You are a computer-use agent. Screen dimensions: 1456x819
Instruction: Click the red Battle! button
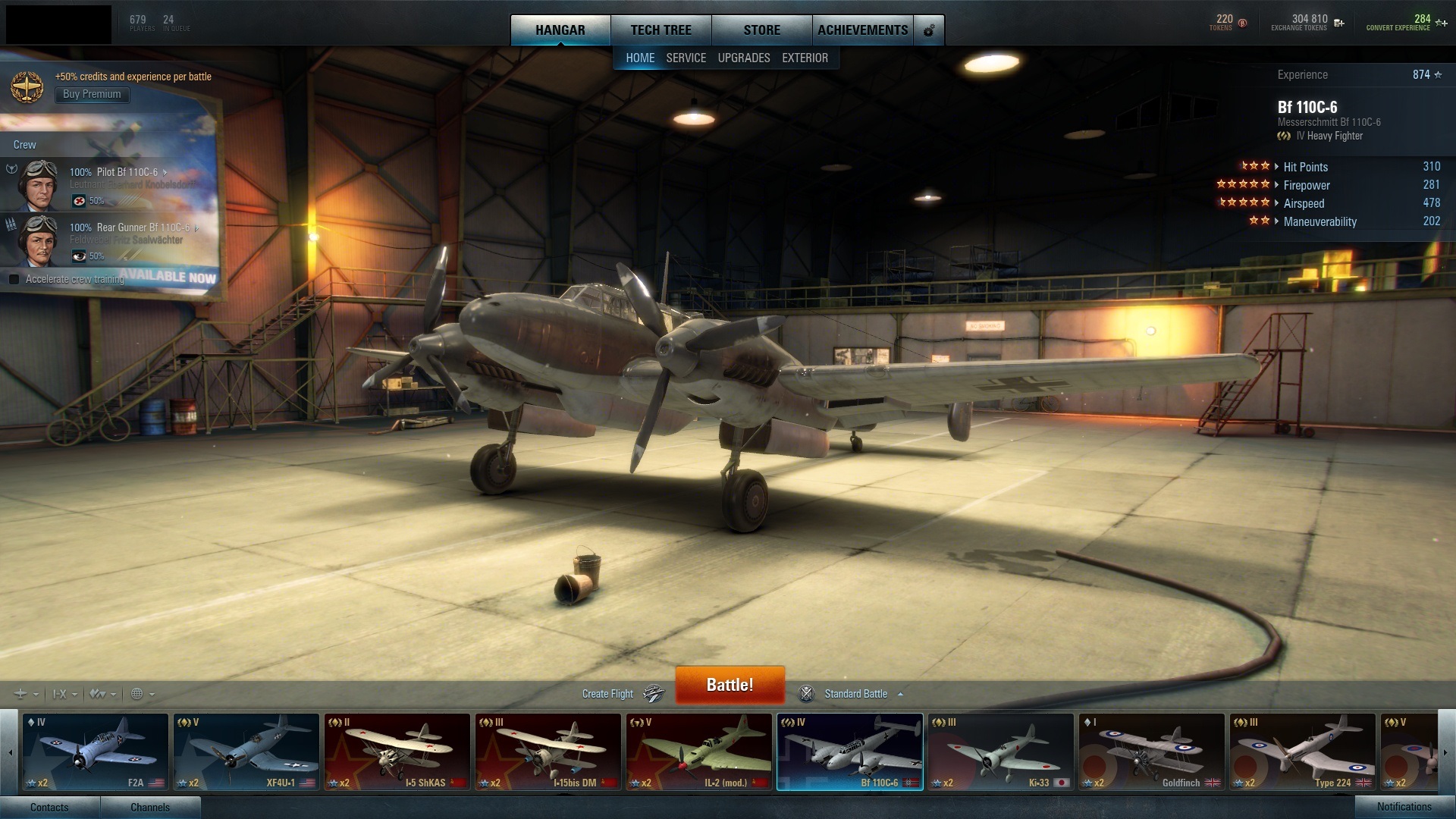(x=730, y=685)
